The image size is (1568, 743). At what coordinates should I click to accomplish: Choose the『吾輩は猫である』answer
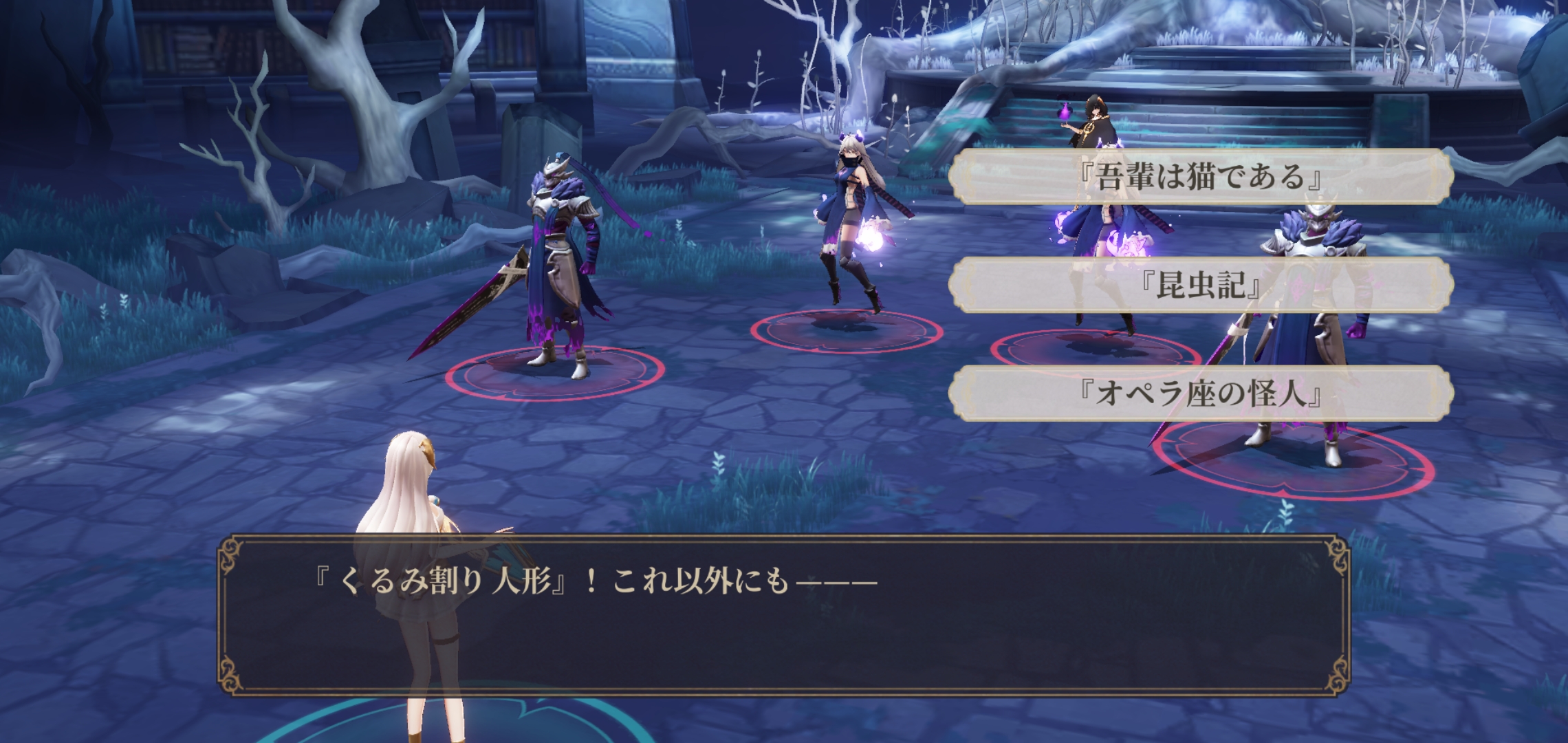tap(1200, 177)
